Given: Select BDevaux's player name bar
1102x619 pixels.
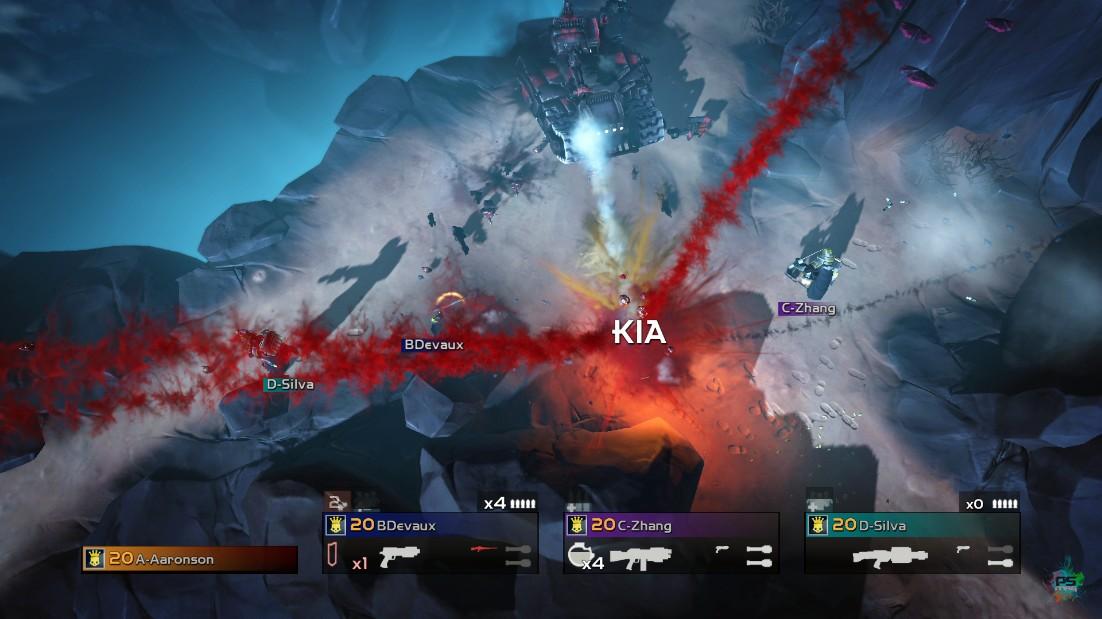Looking at the screenshot, I should pos(430,525).
